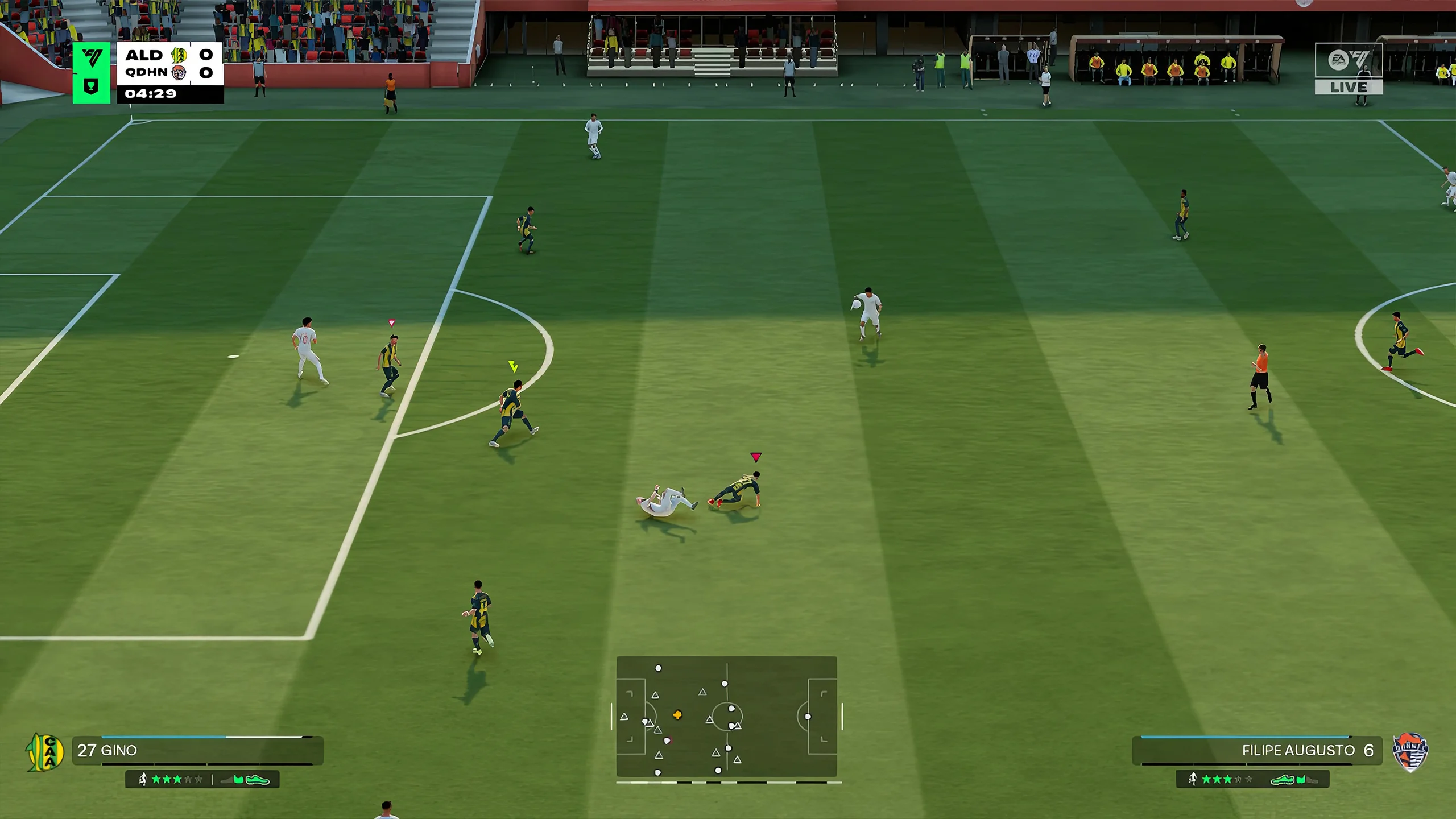This screenshot has width=1456, height=819.
Task: Select the Filipe Augusto 6 player panel
Action: point(1256,750)
